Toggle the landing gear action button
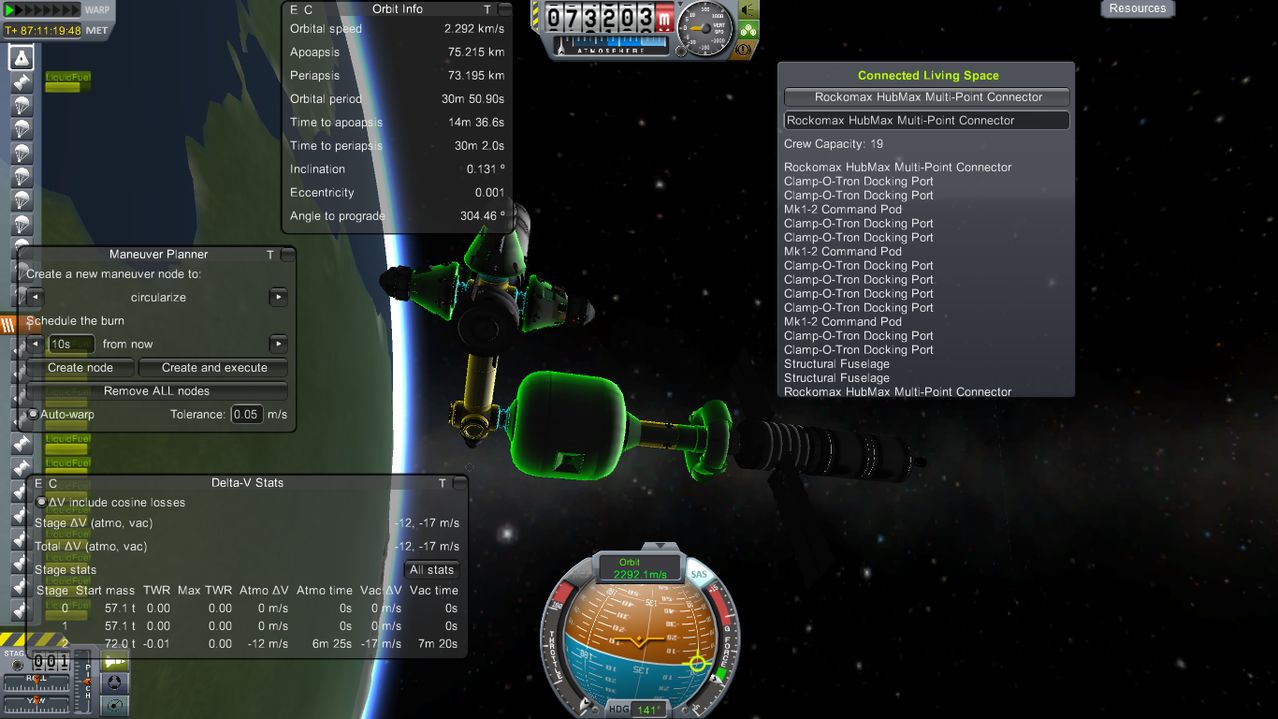 tap(748, 30)
